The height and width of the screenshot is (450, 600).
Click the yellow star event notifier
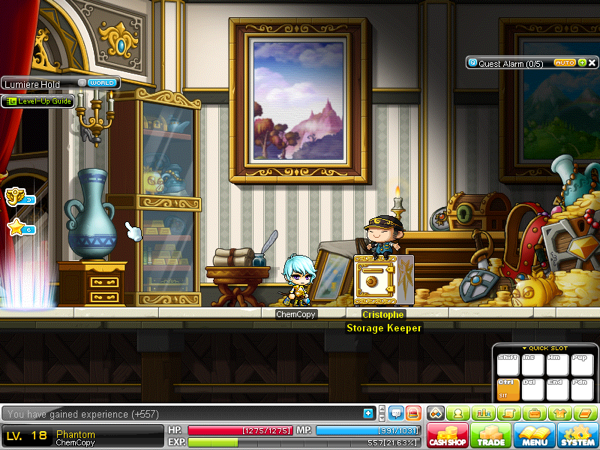point(16,229)
